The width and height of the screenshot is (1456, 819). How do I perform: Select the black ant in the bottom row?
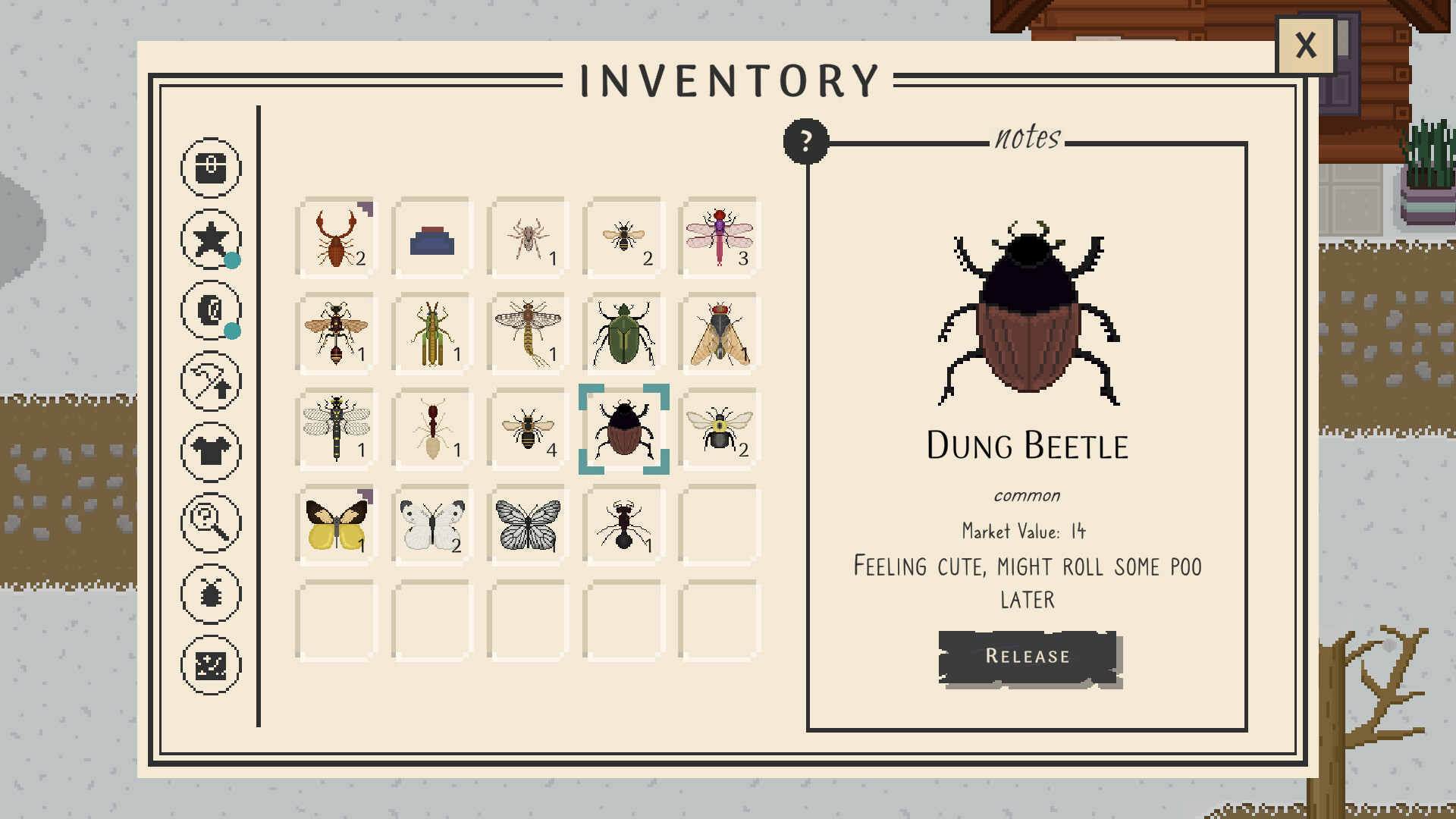[x=622, y=523]
